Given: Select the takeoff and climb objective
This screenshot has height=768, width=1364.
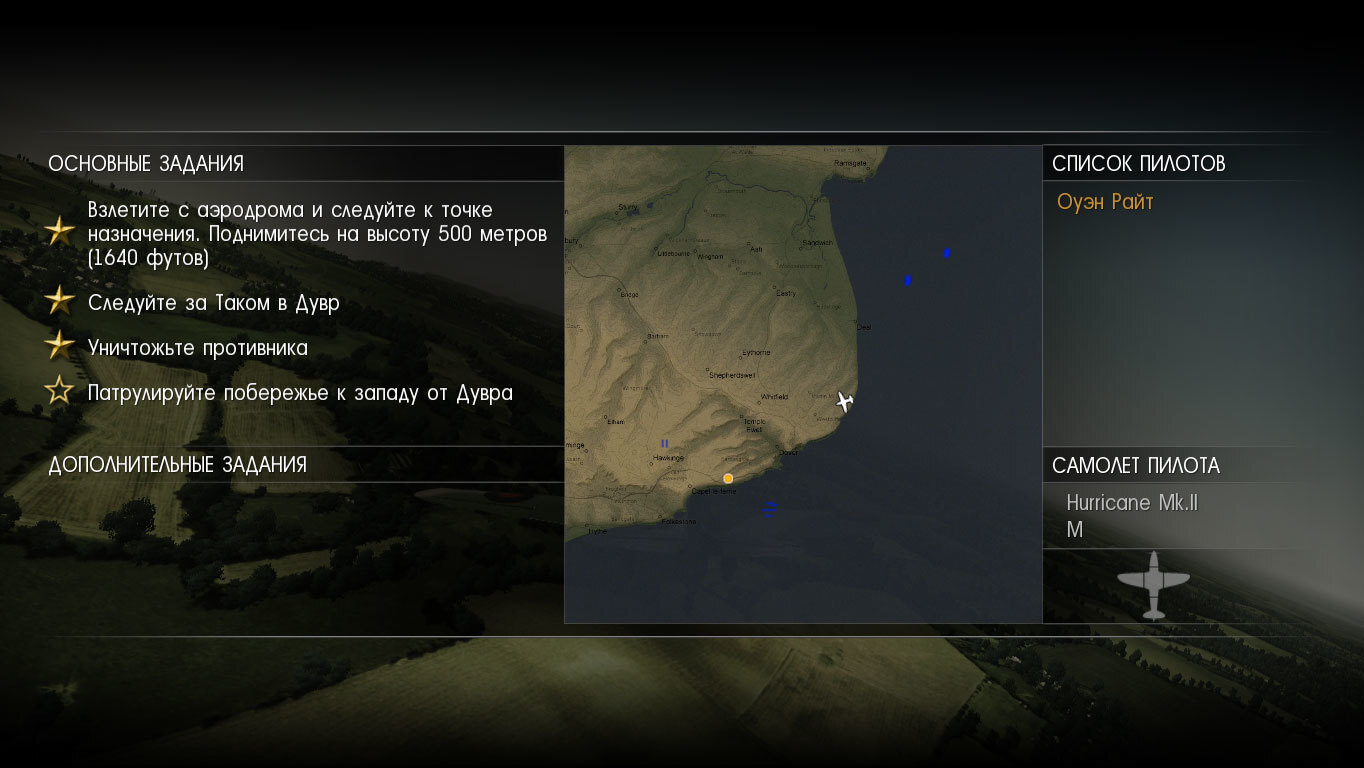Looking at the screenshot, I should click(x=317, y=234).
